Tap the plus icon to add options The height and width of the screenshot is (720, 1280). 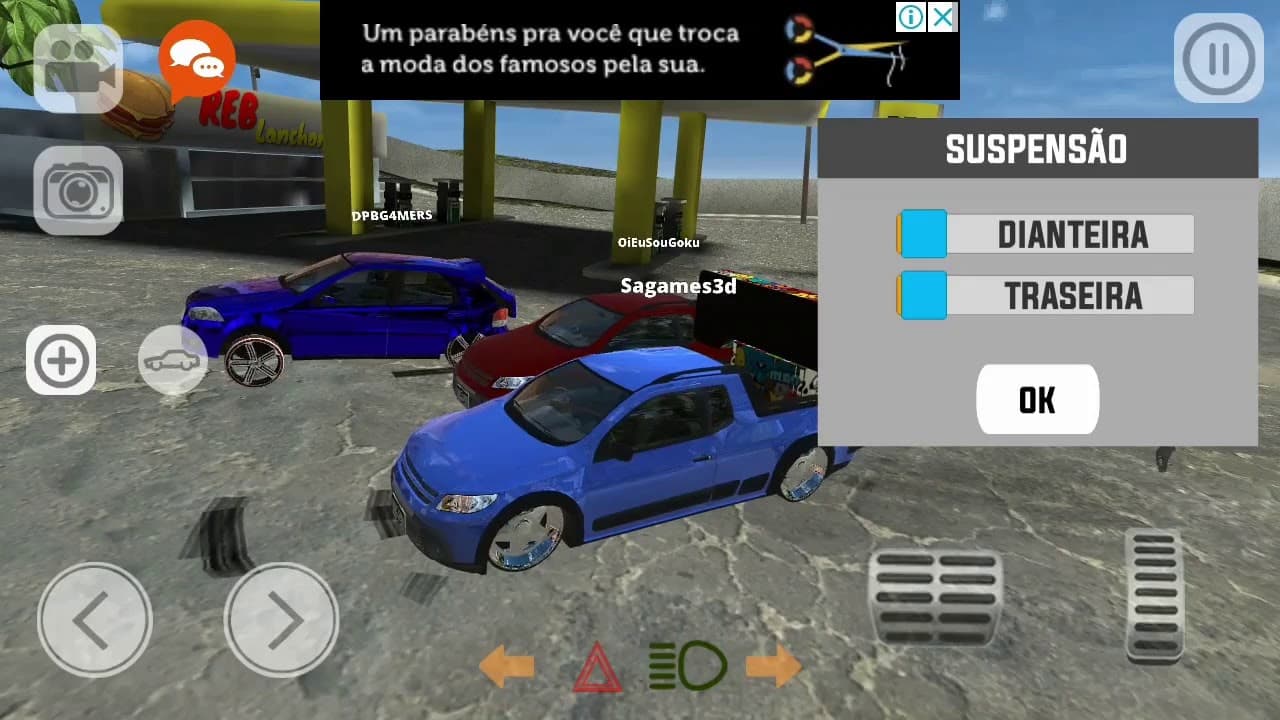click(x=61, y=360)
